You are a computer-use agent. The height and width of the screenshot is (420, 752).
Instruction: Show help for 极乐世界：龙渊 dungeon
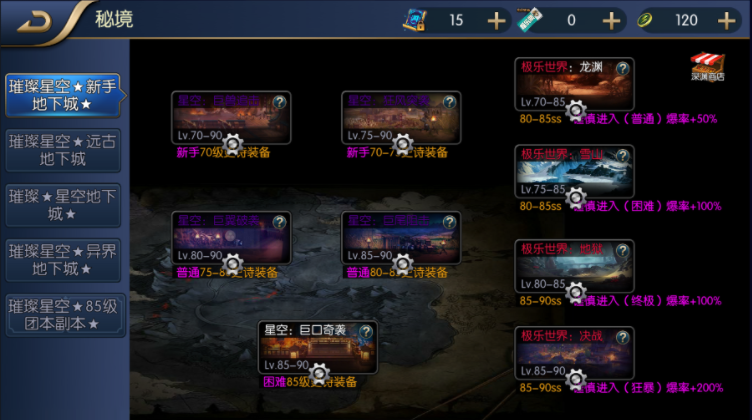pos(623,68)
